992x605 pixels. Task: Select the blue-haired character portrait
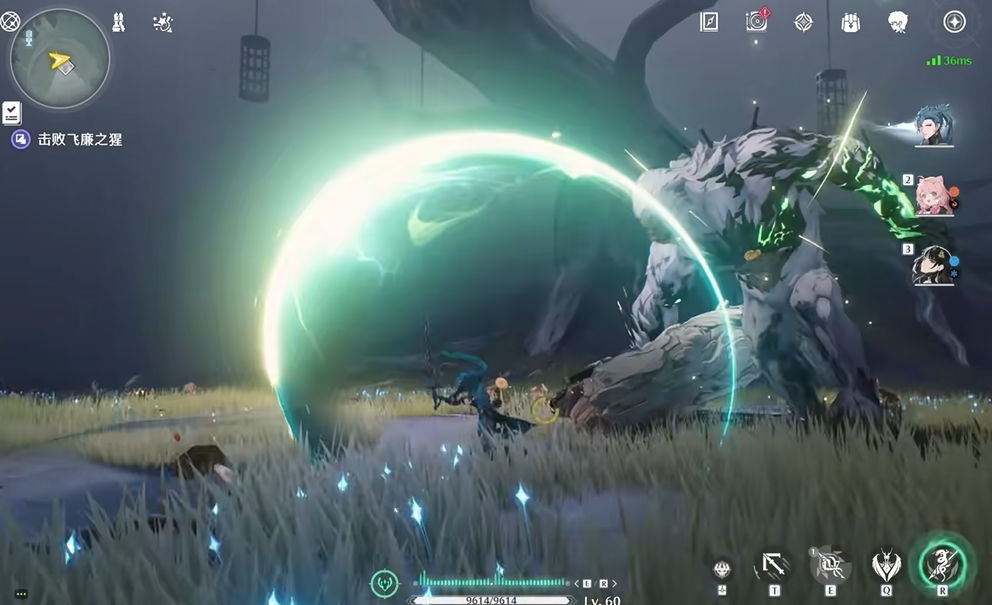pyautogui.click(x=935, y=126)
